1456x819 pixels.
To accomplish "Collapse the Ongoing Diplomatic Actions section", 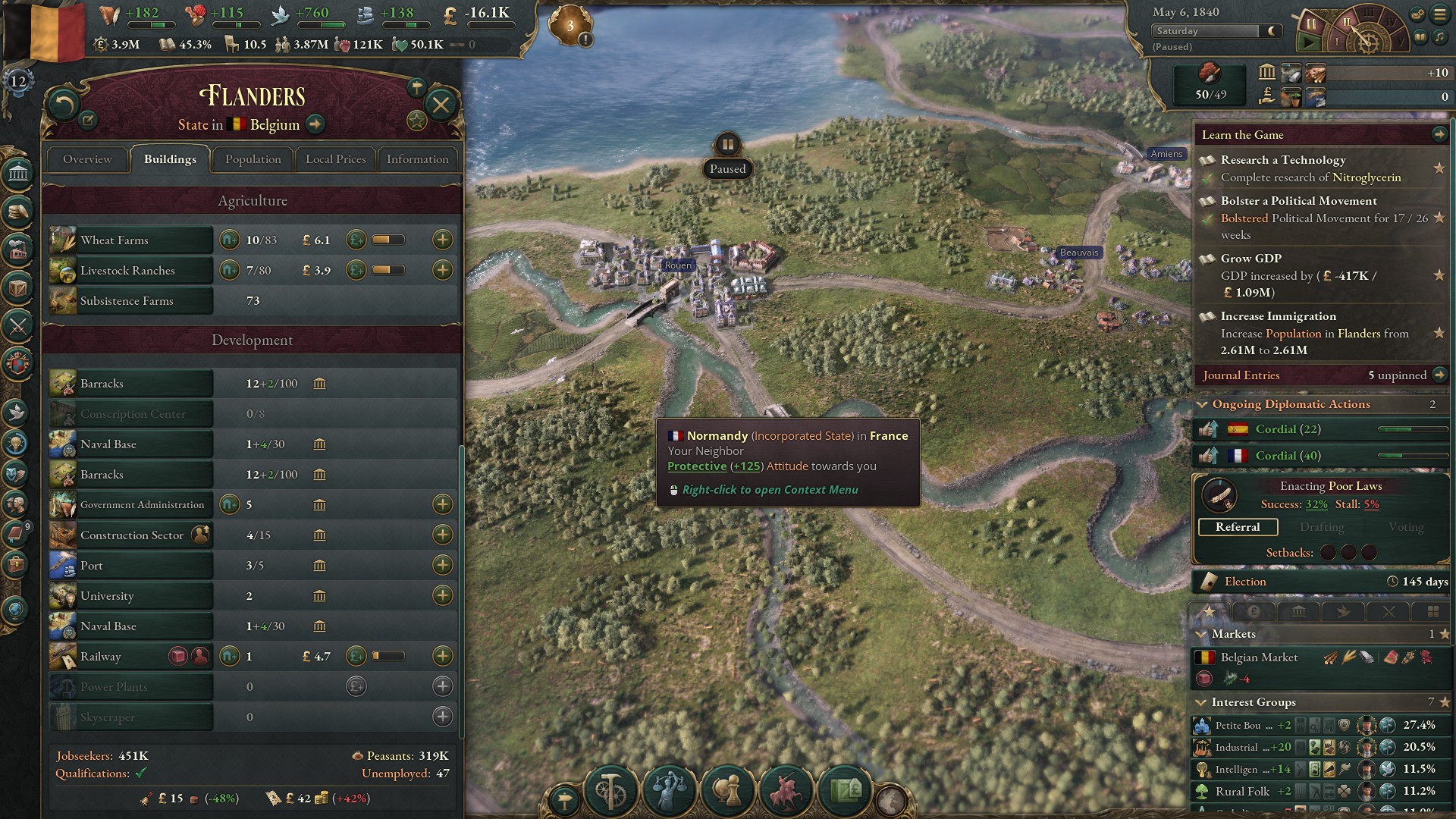I will coord(1202,404).
